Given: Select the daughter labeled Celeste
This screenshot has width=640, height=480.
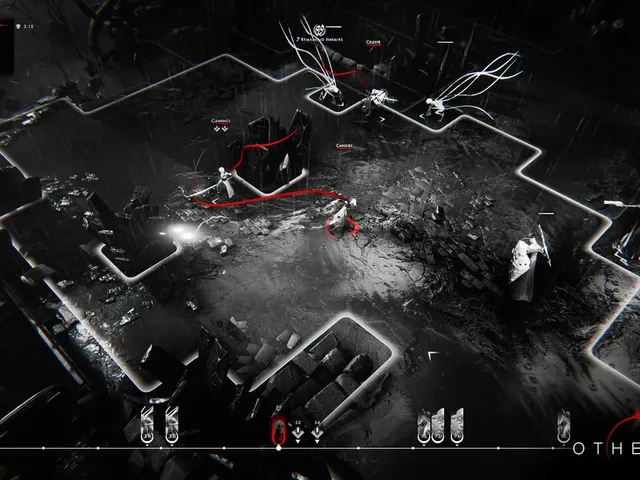Looking at the screenshot, I should (377, 98).
